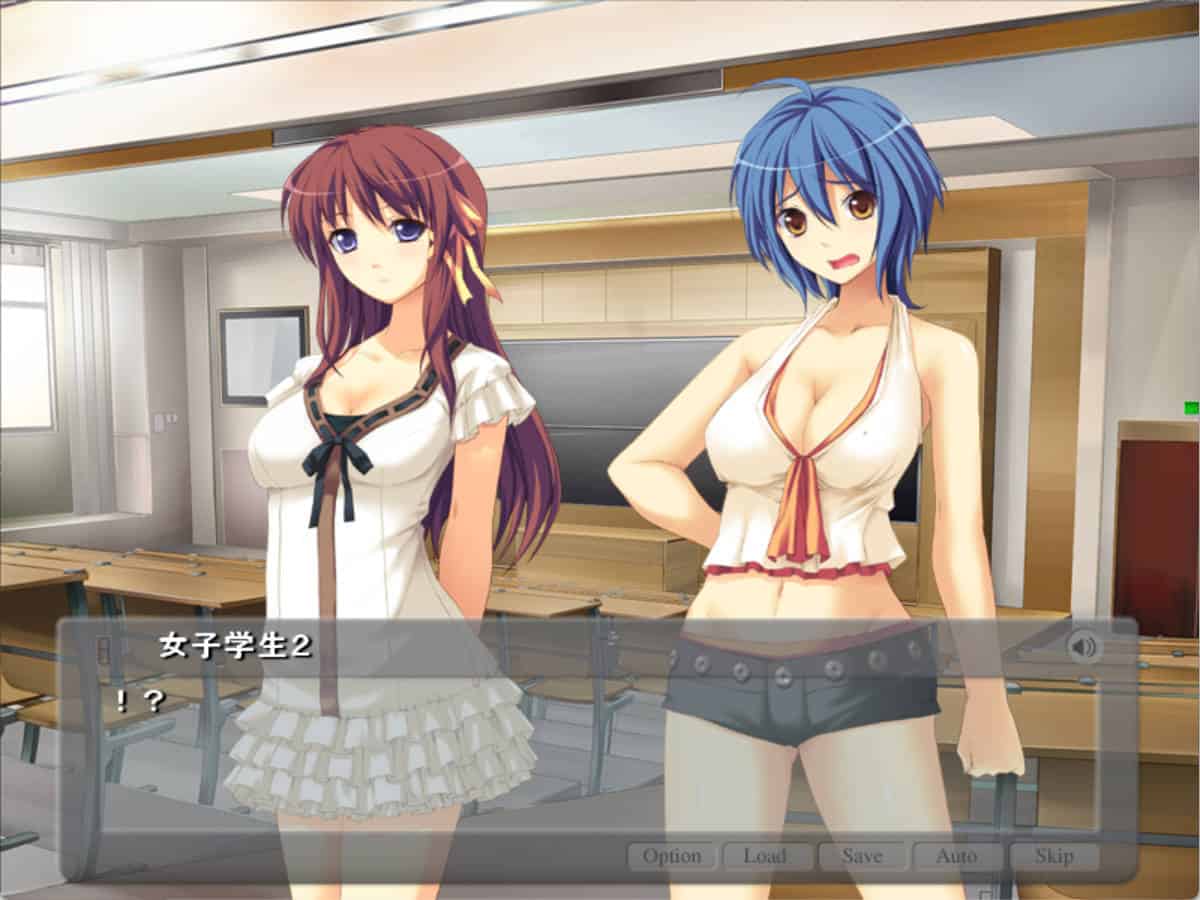Click the Load button
This screenshot has height=900, width=1200.
point(765,856)
